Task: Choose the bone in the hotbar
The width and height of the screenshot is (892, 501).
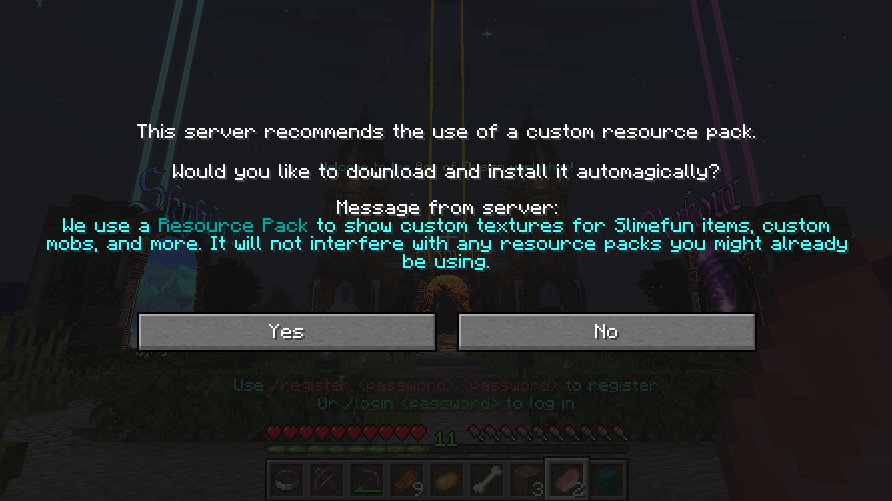Action: pos(486,479)
